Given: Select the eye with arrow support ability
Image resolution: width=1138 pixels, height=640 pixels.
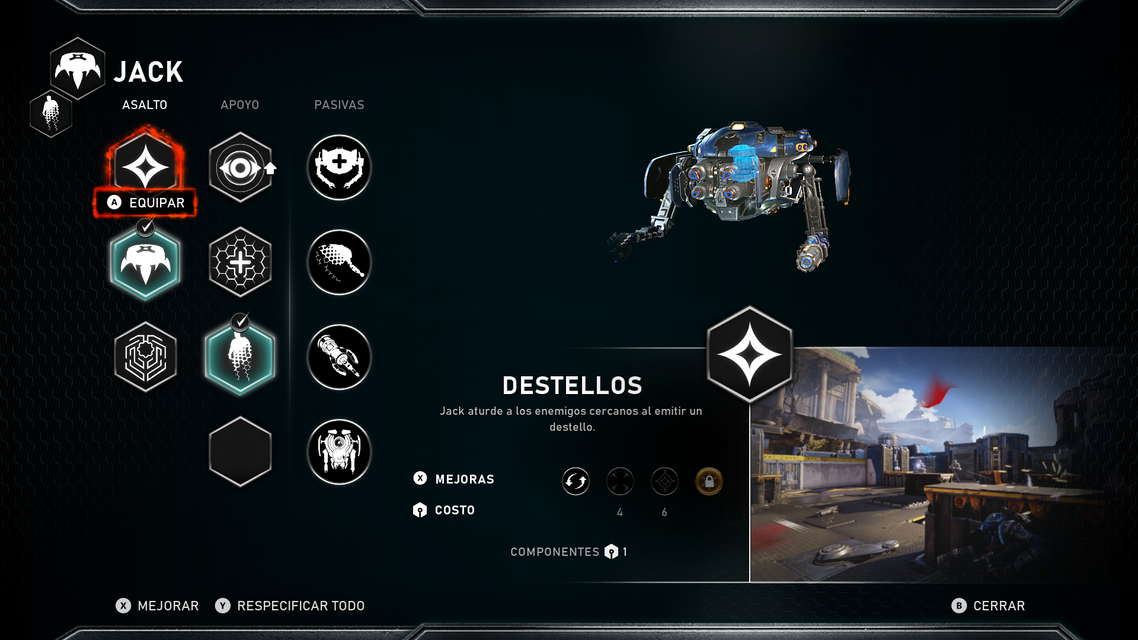Looking at the screenshot, I should click(240, 167).
